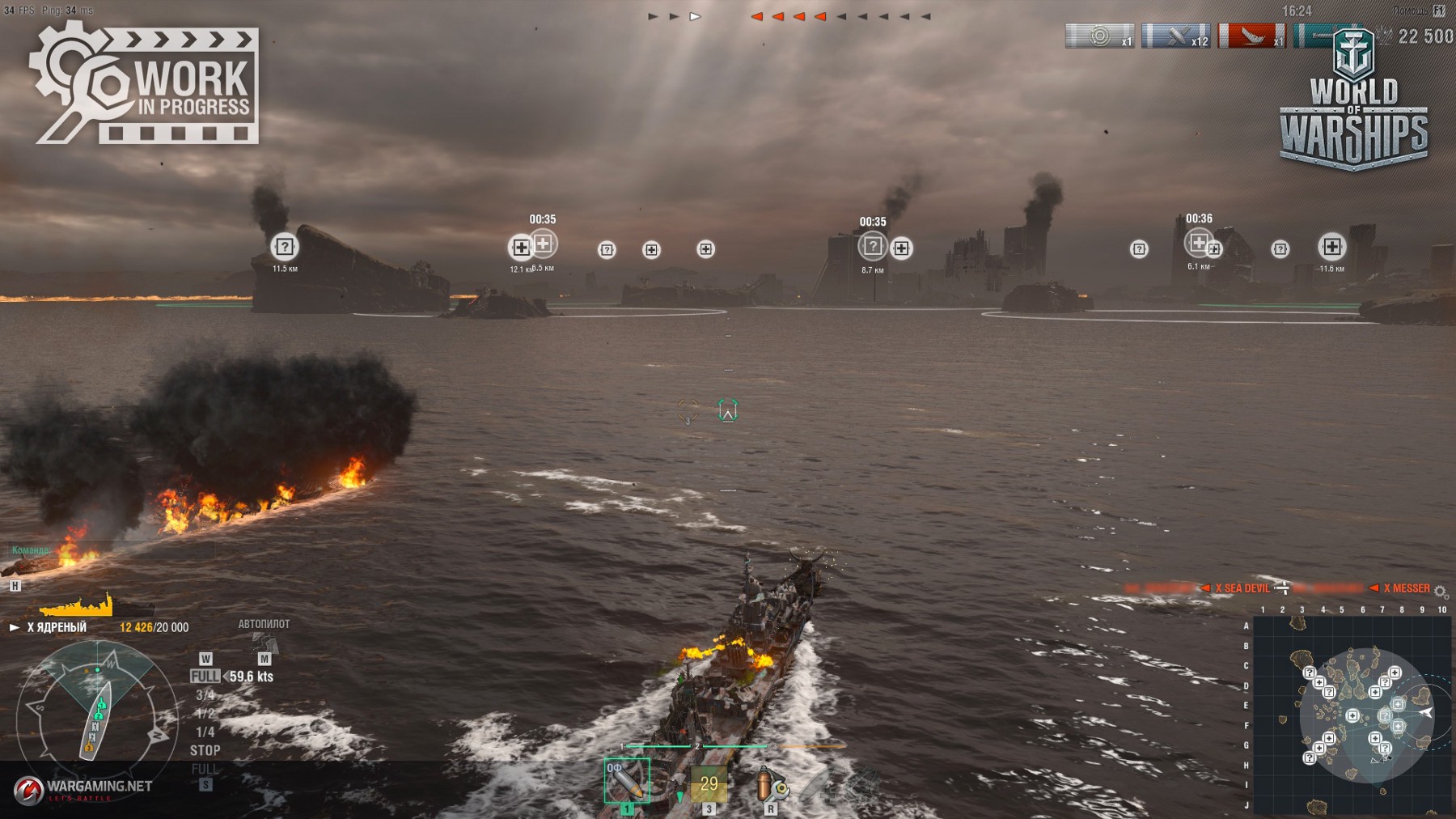1456x819 pixels.
Task: Select X MESSER in kill feed
Action: (1406, 588)
